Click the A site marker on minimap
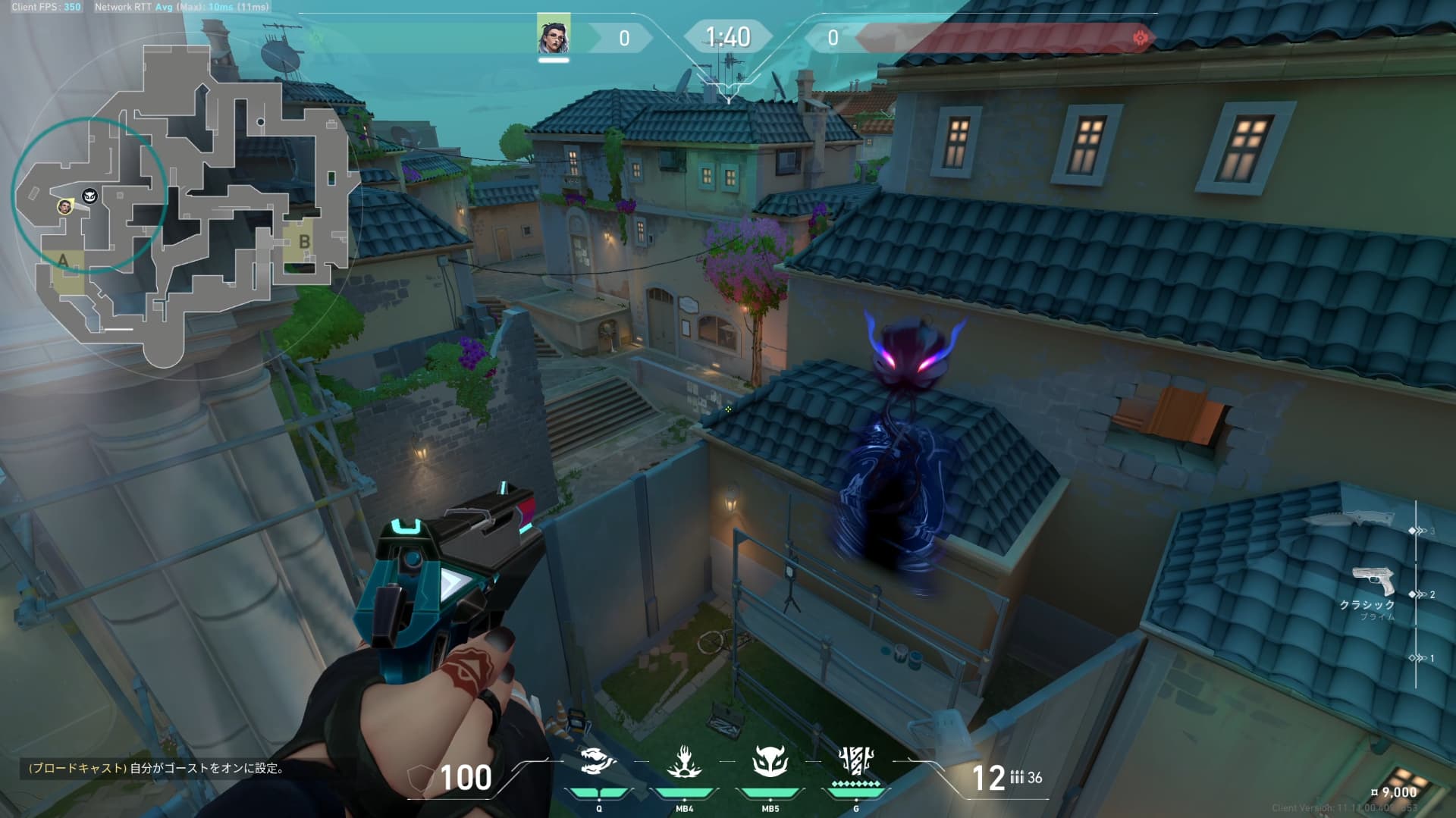This screenshot has height=818, width=1456. (x=63, y=261)
